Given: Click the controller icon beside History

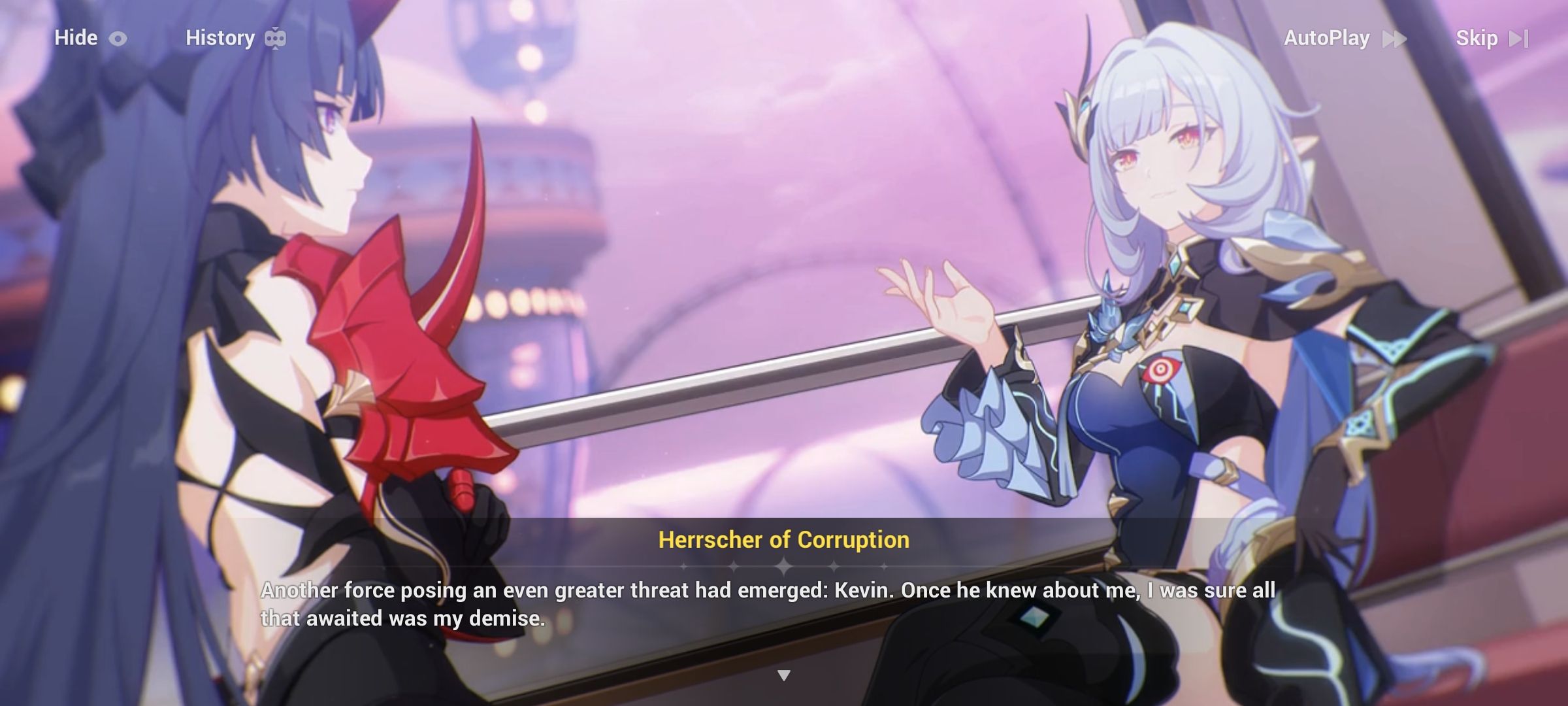Looking at the screenshot, I should tap(277, 37).
